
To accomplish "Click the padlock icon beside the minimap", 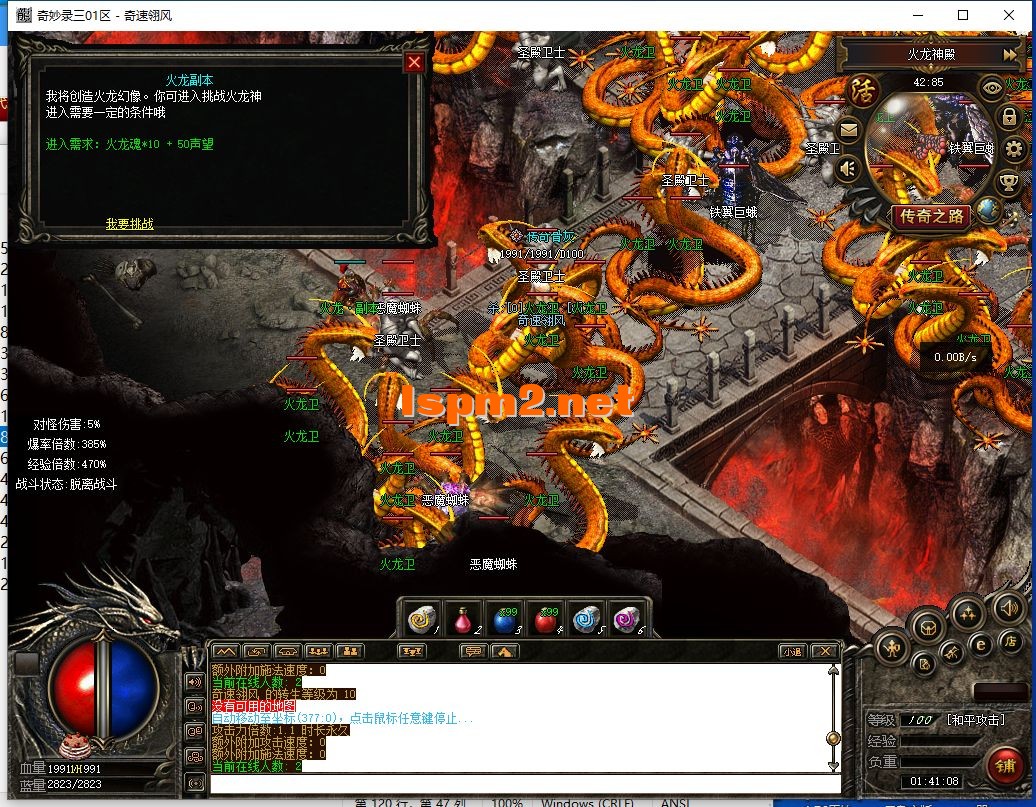I will (x=1009, y=116).
